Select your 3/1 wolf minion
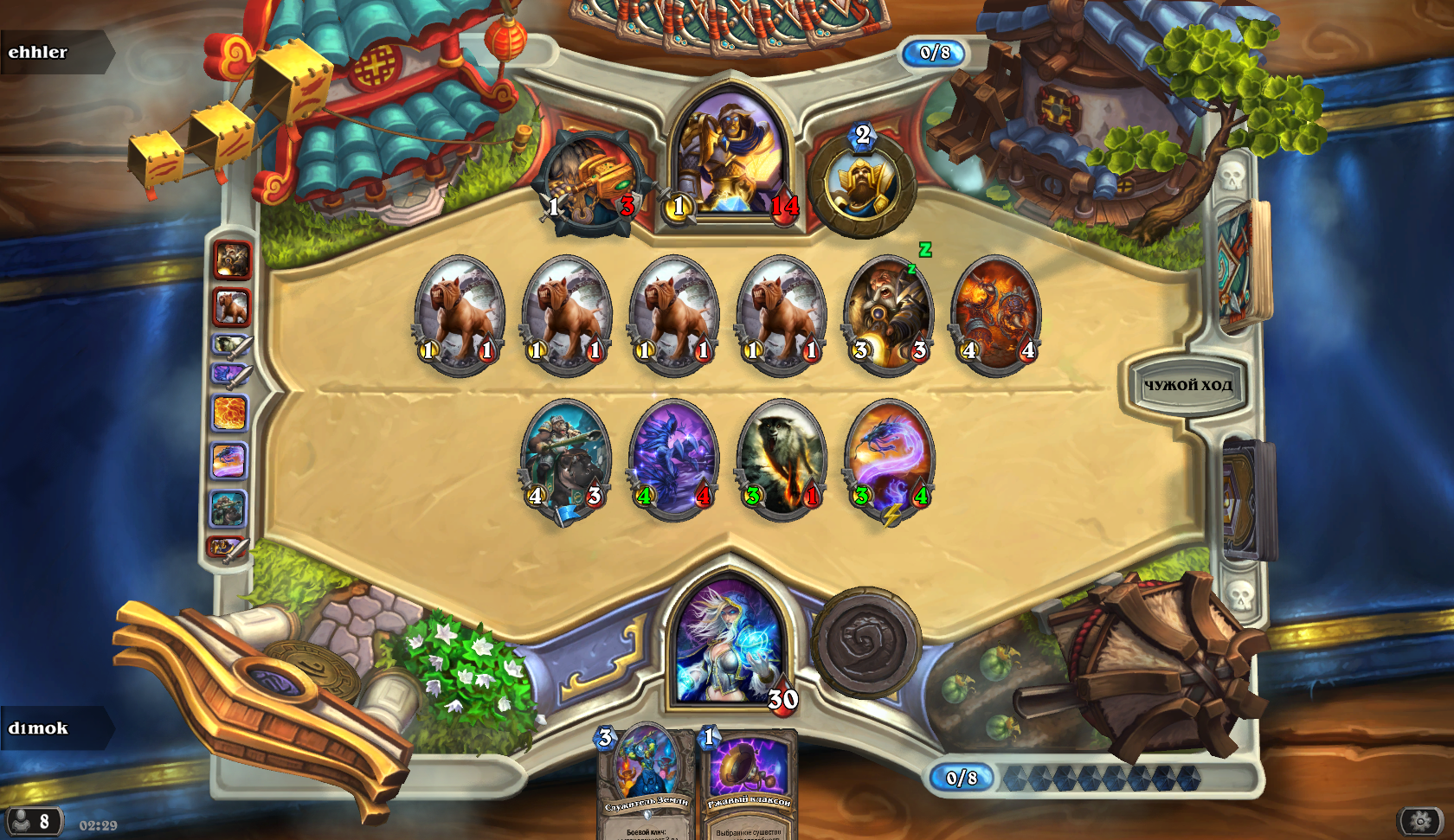This screenshot has height=840, width=1454. pyautogui.click(x=782, y=458)
